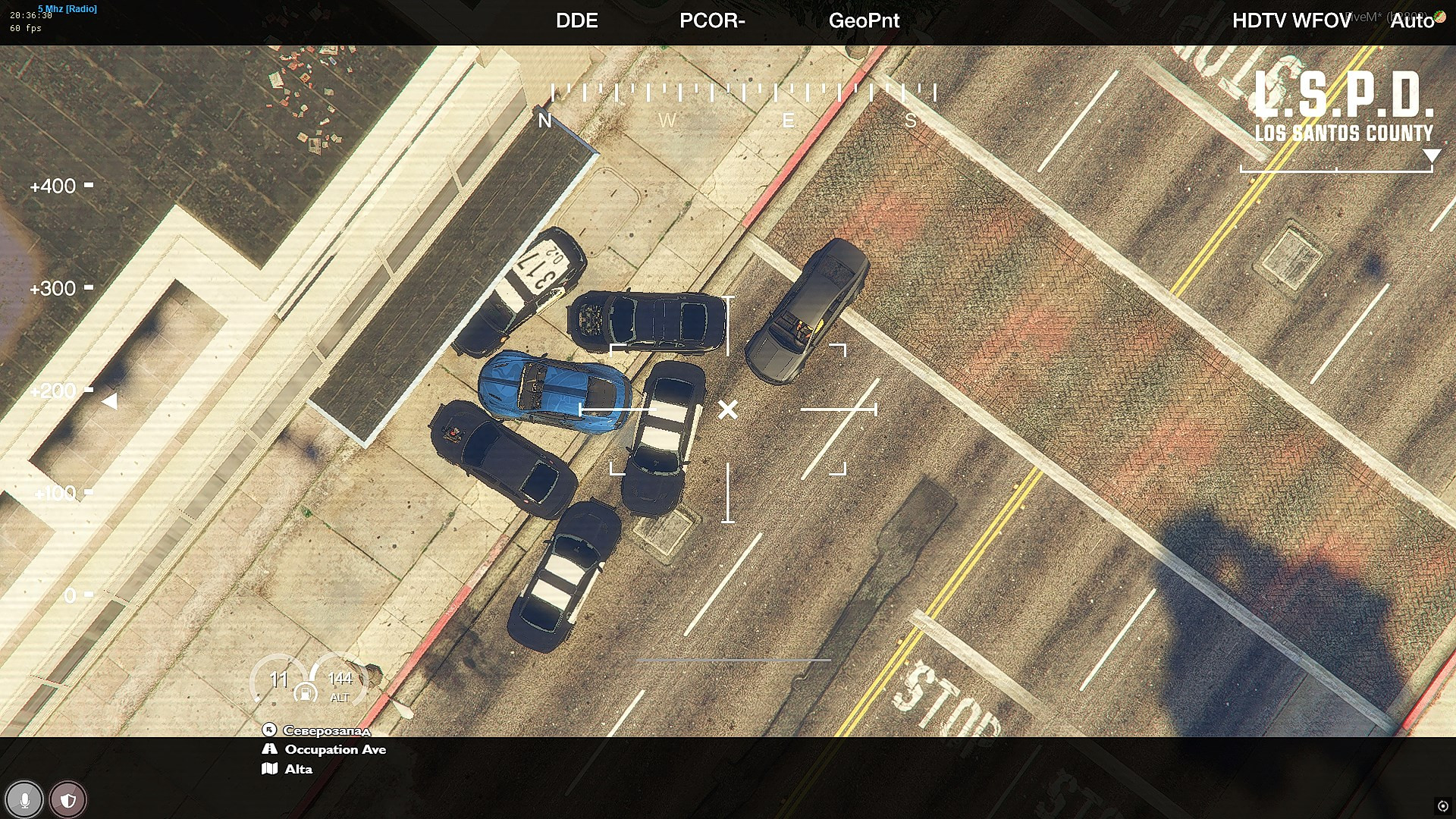The height and width of the screenshot is (819, 1456).
Task: Activate the GeoPnt tracking label
Action: pos(864,20)
